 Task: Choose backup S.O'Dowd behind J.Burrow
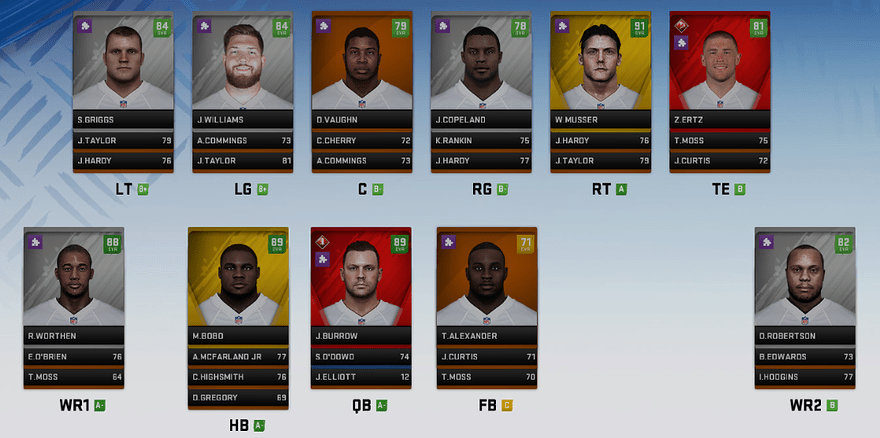361,356
